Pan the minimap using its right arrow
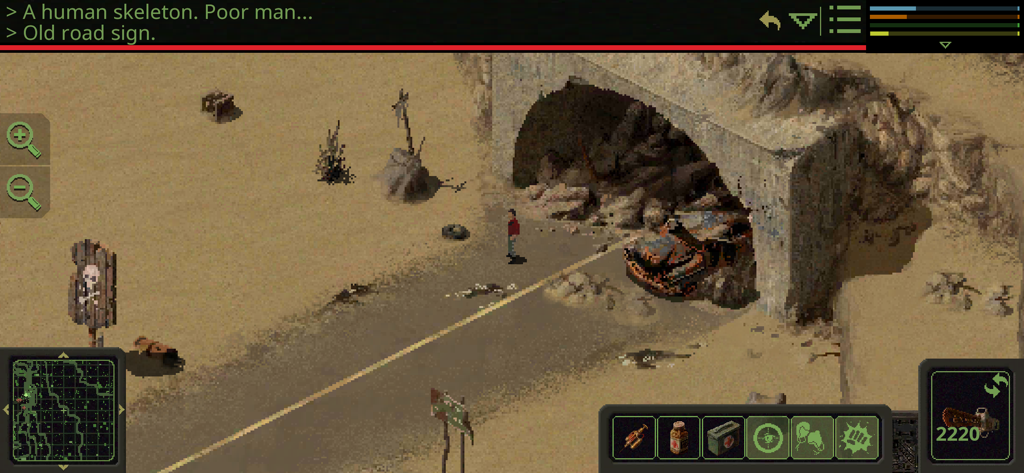Screen dimensions: 1024x473 click(121, 409)
